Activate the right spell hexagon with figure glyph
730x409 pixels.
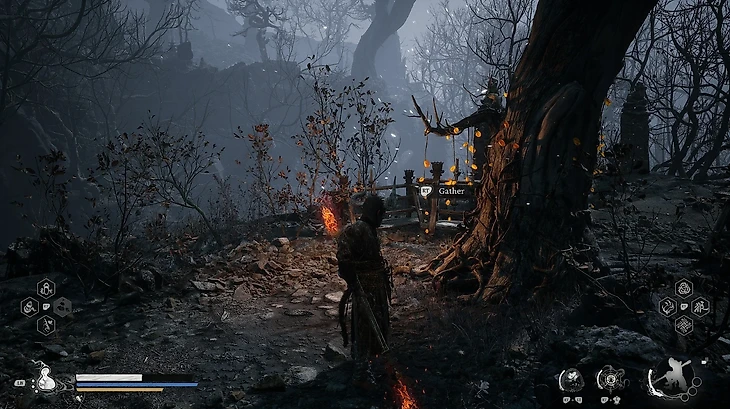[700, 307]
